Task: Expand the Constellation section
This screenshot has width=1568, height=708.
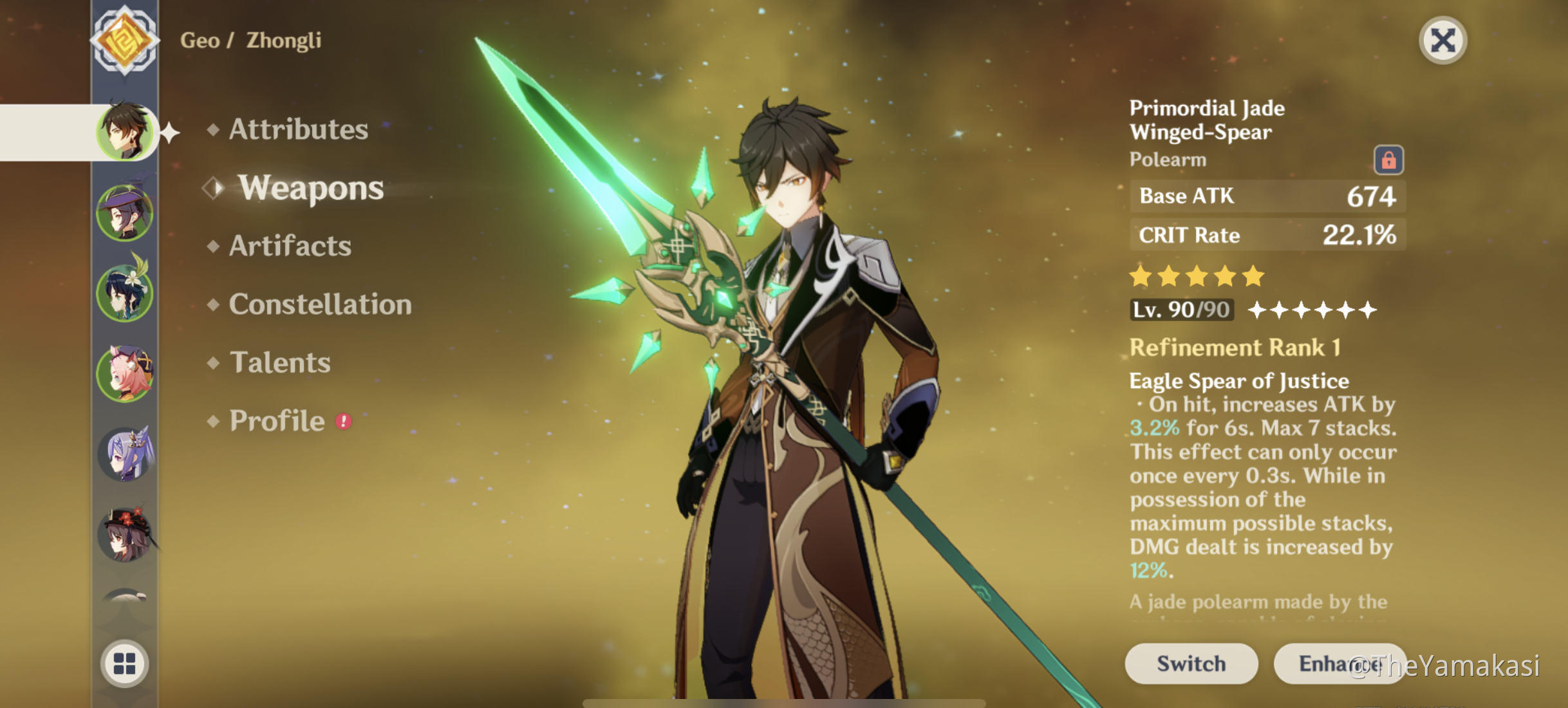Action: (320, 304)
